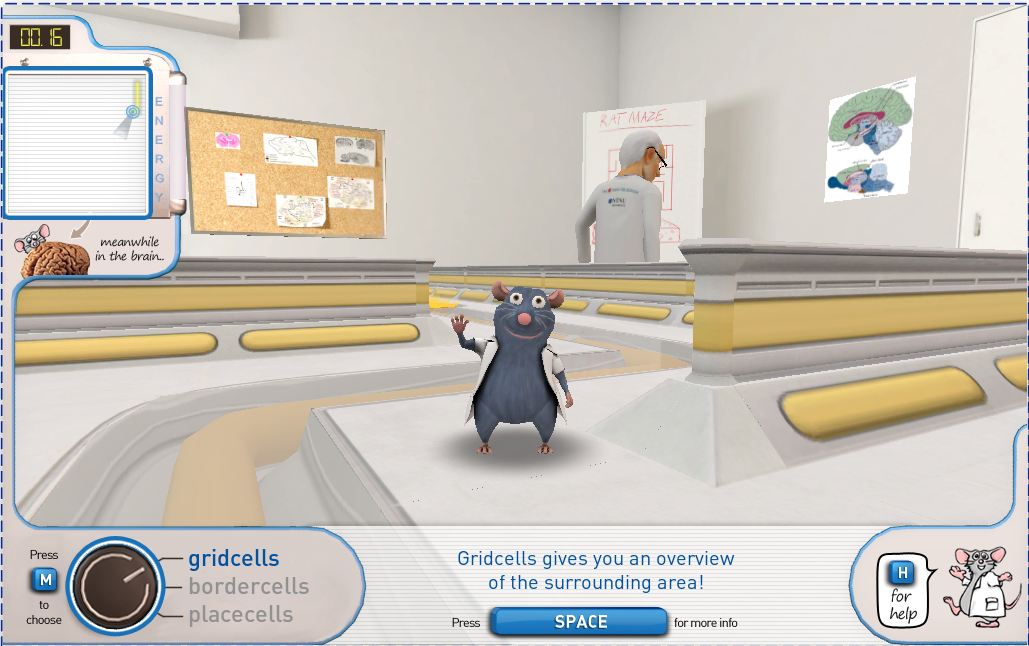Screen dimensions: 1029x646
Task: Select the gridcells mode
Action: coord(233,559)
